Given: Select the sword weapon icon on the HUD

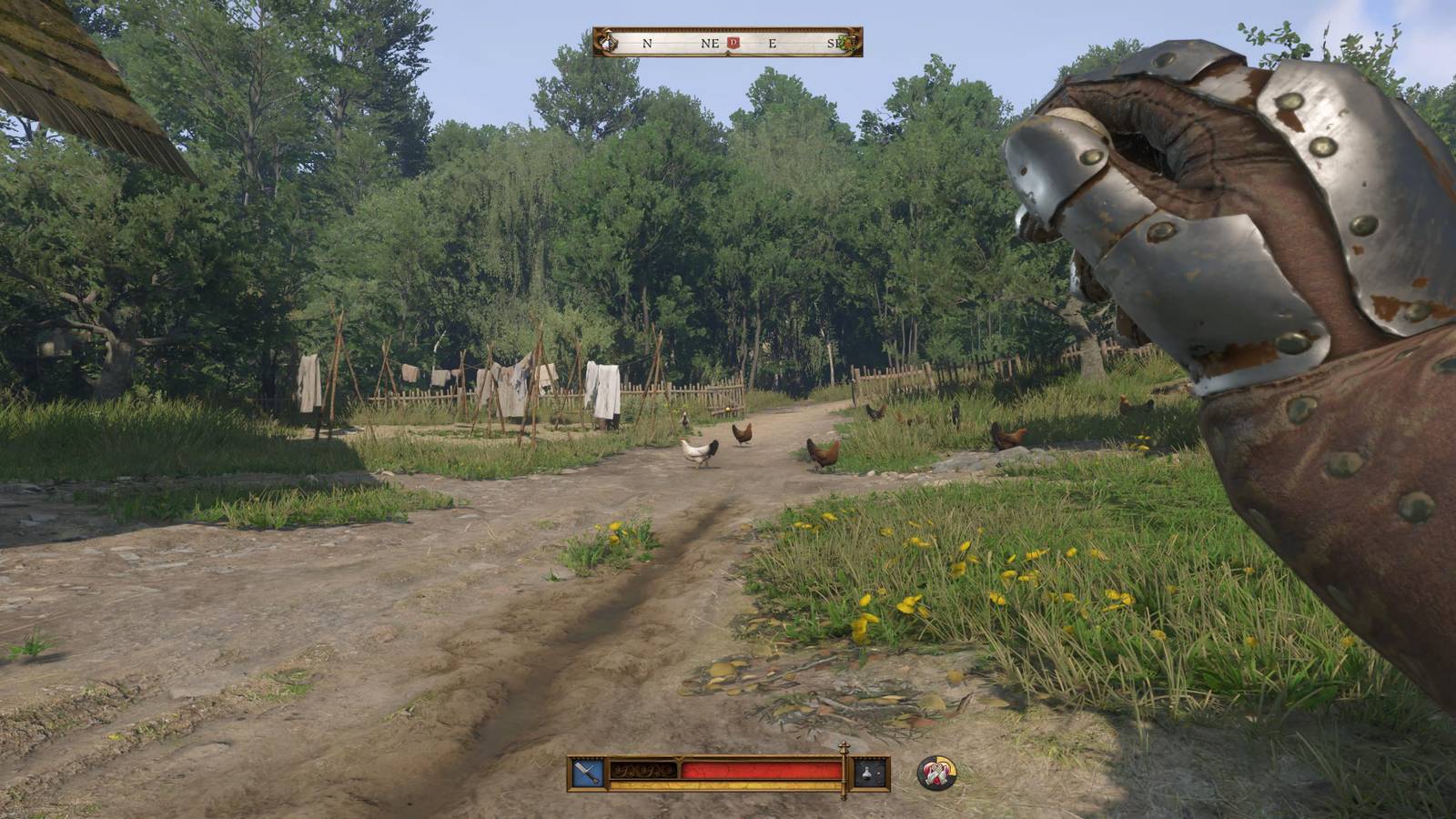Looking at the screenshot, I should point(587,771).
